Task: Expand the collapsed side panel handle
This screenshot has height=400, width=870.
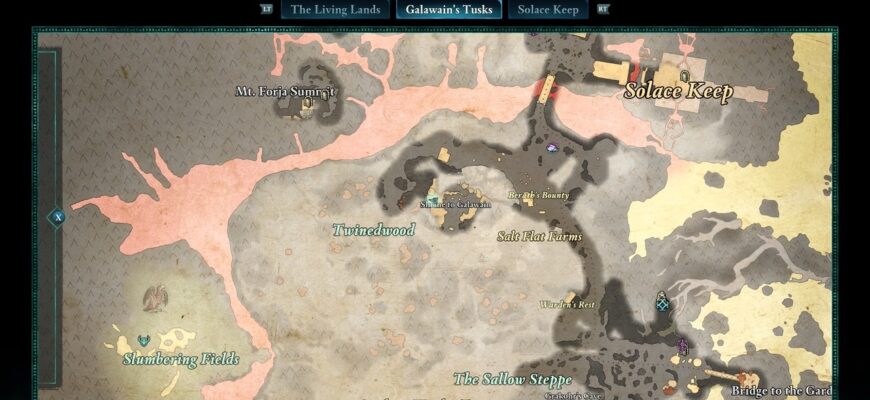Action: (x=58, y=216)
